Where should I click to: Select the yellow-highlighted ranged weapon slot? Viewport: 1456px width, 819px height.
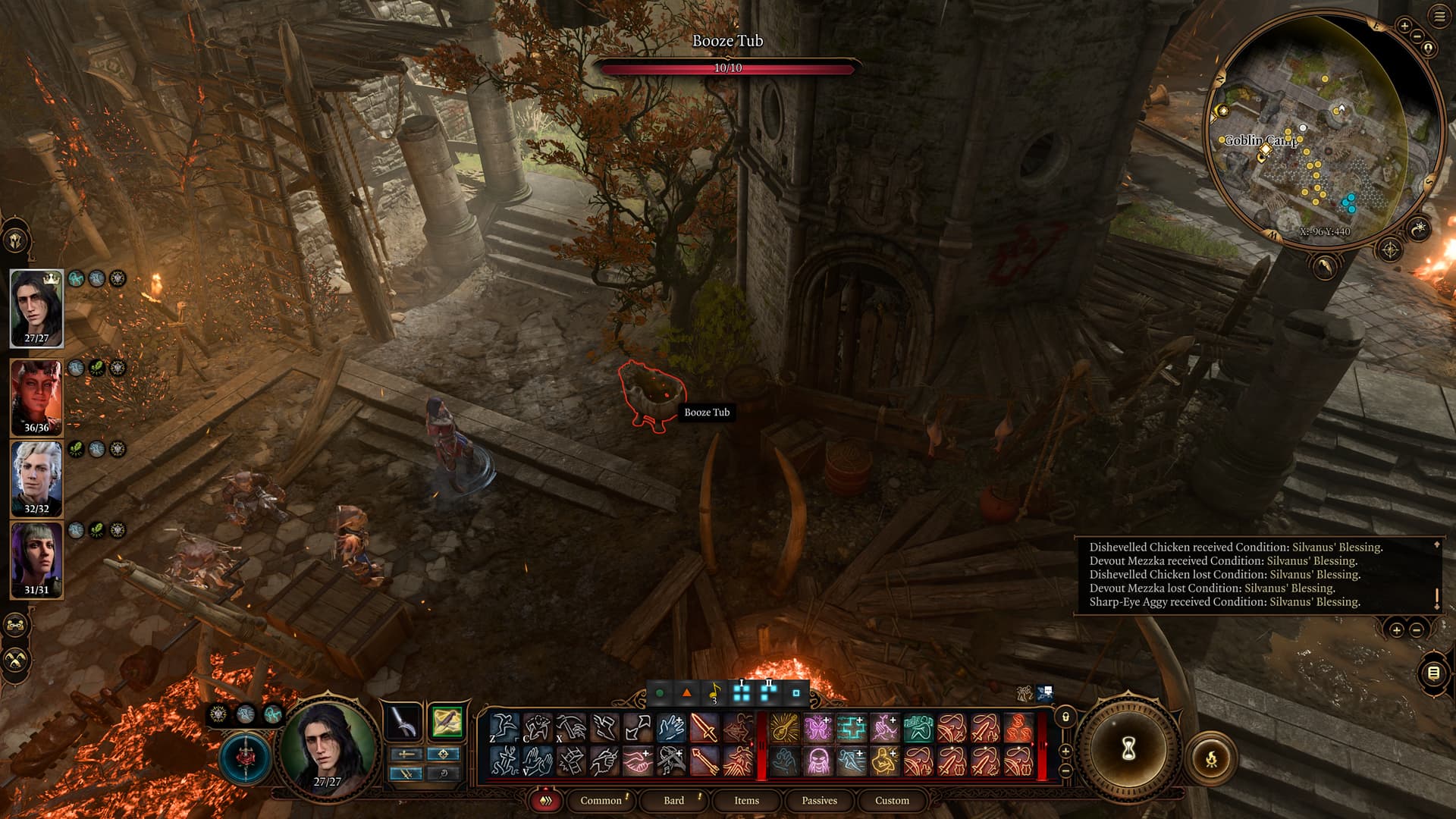[447, 722]
